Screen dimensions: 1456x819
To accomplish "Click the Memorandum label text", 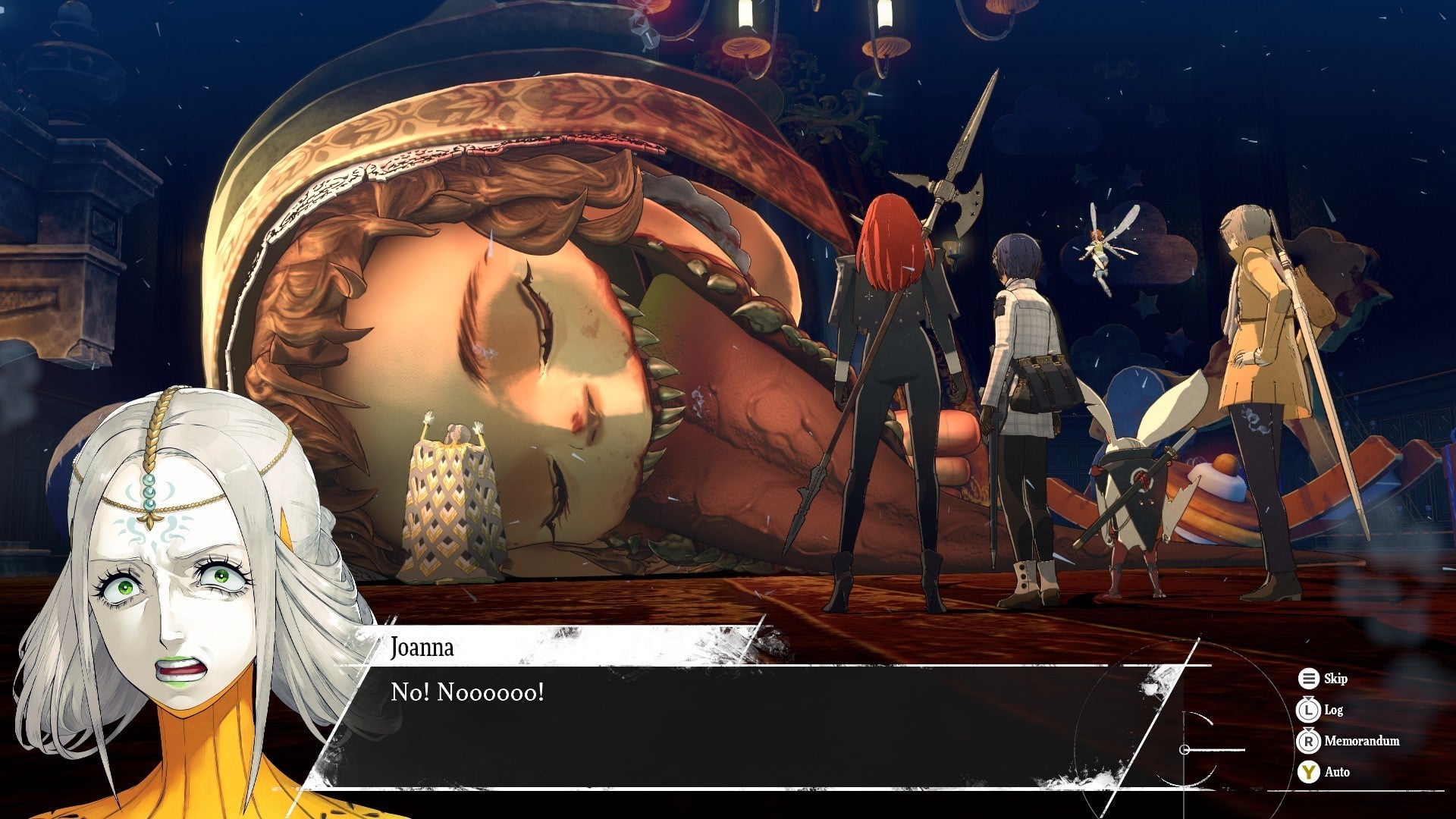I will [1363, 742].
